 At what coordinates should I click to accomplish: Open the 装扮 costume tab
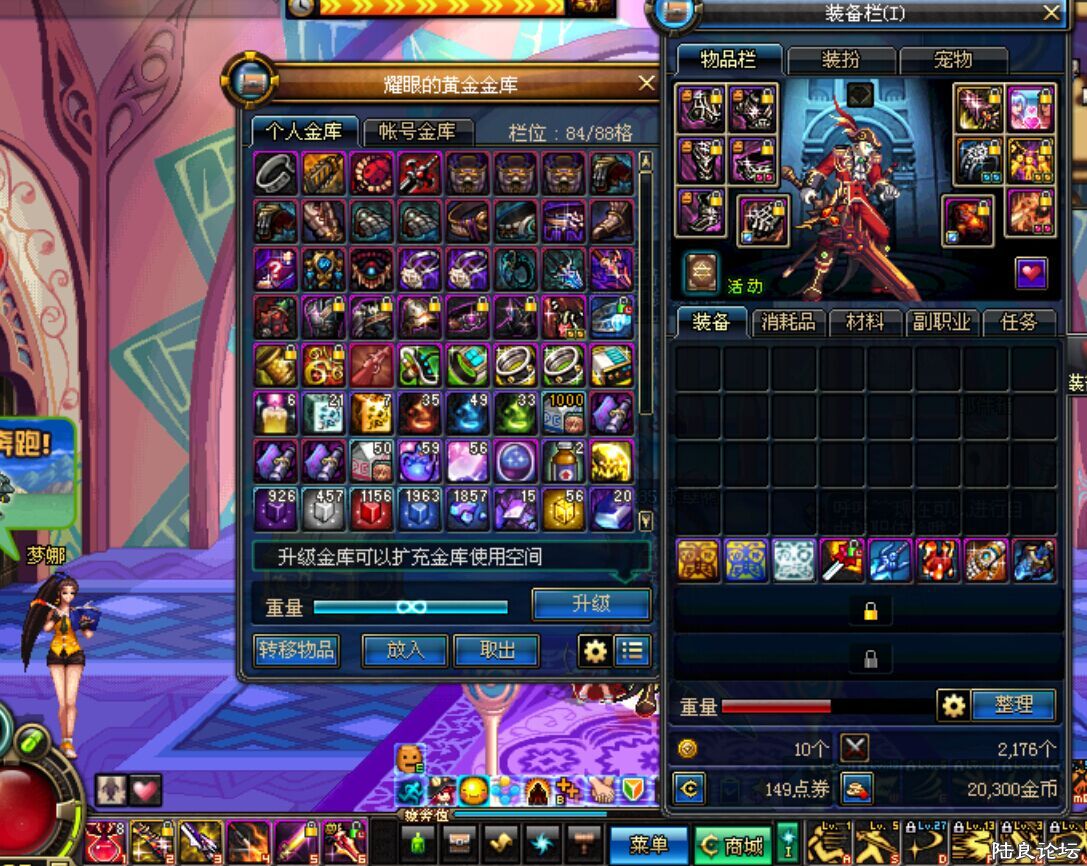tap(841, 60)
